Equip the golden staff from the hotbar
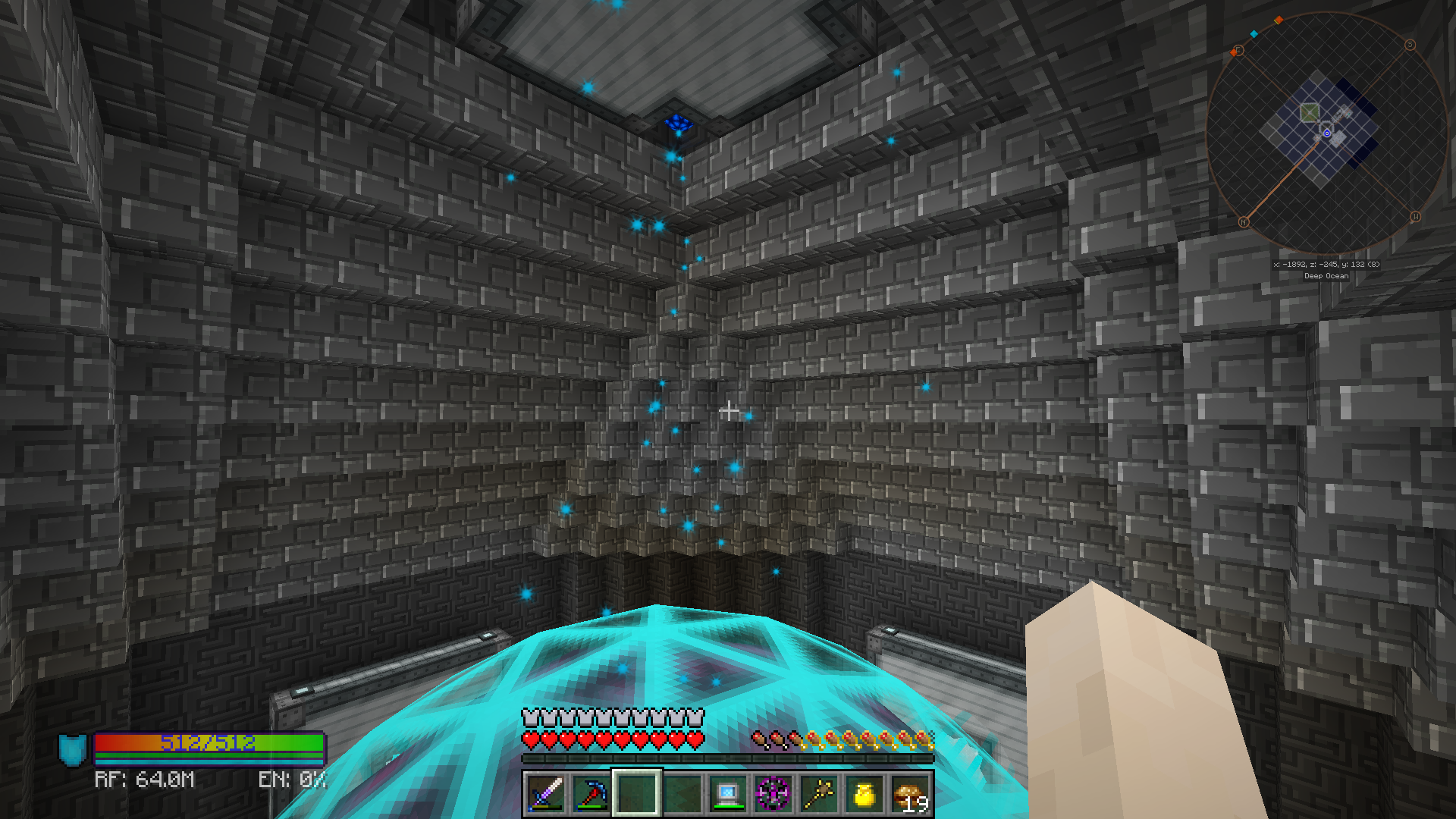The height and width of the screenshot is (819, 1456). pyautogui.click(x=819, y=794)
